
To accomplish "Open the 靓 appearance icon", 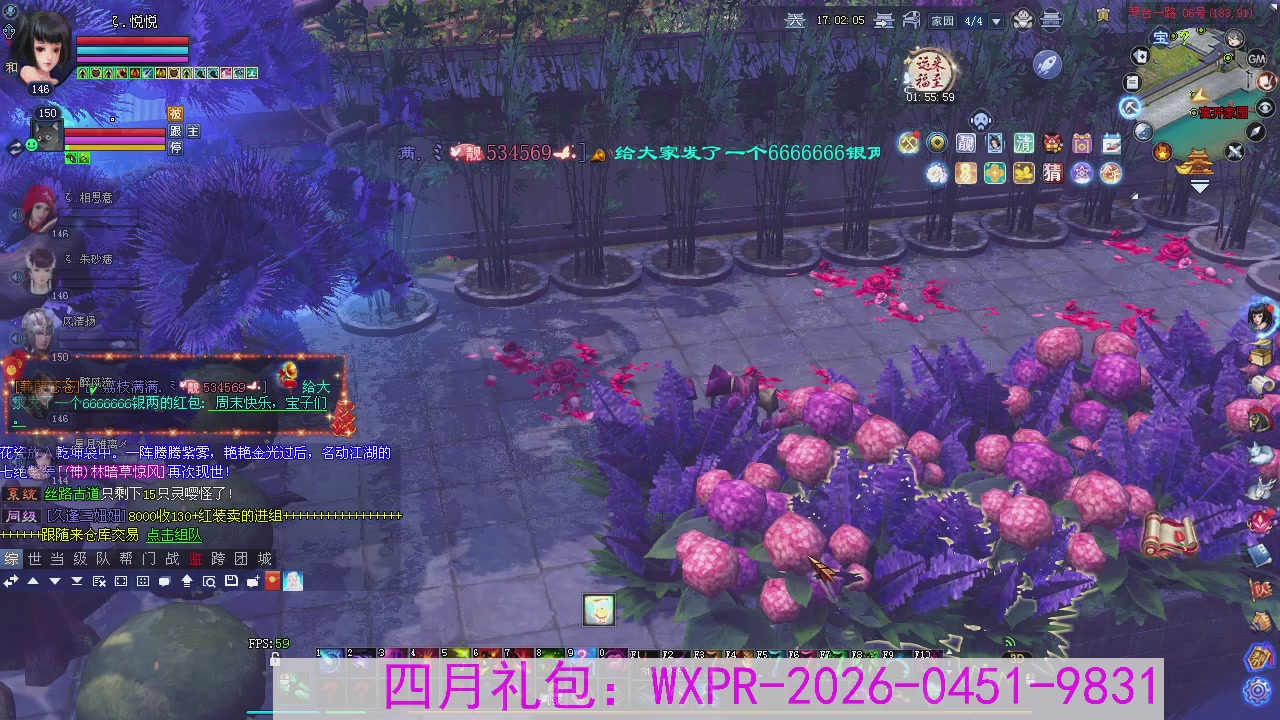I will (967, 143).
